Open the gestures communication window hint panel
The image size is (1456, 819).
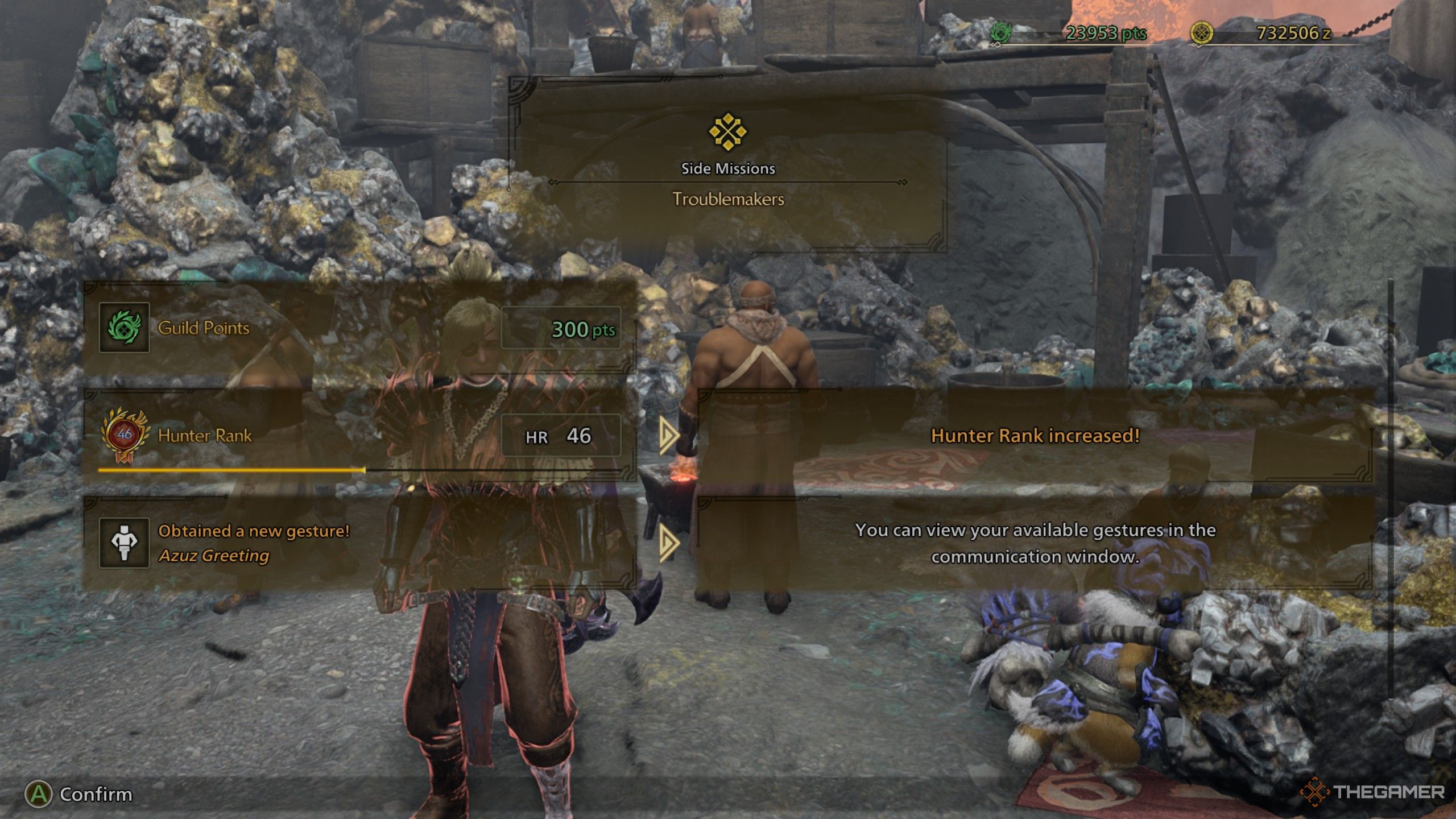click(1035, 543)
